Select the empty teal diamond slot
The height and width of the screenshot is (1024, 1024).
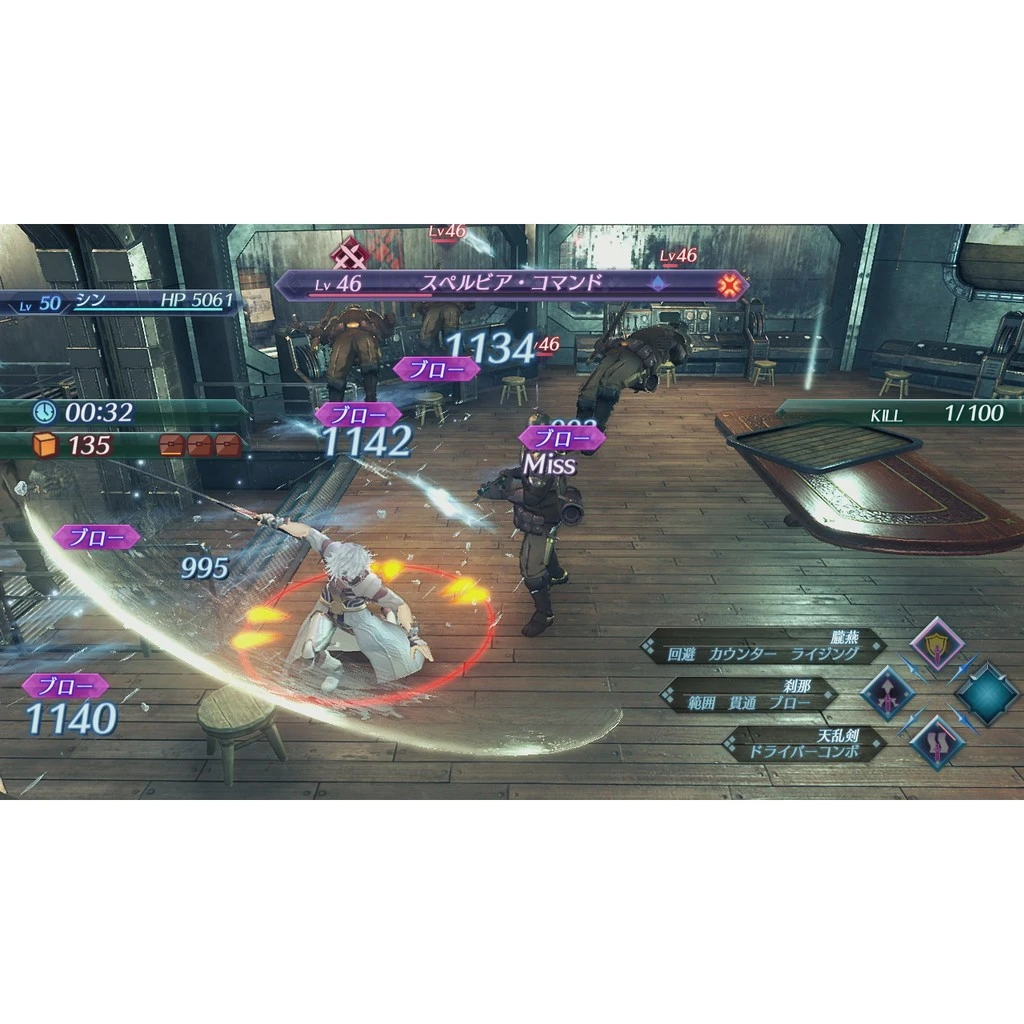987,693
